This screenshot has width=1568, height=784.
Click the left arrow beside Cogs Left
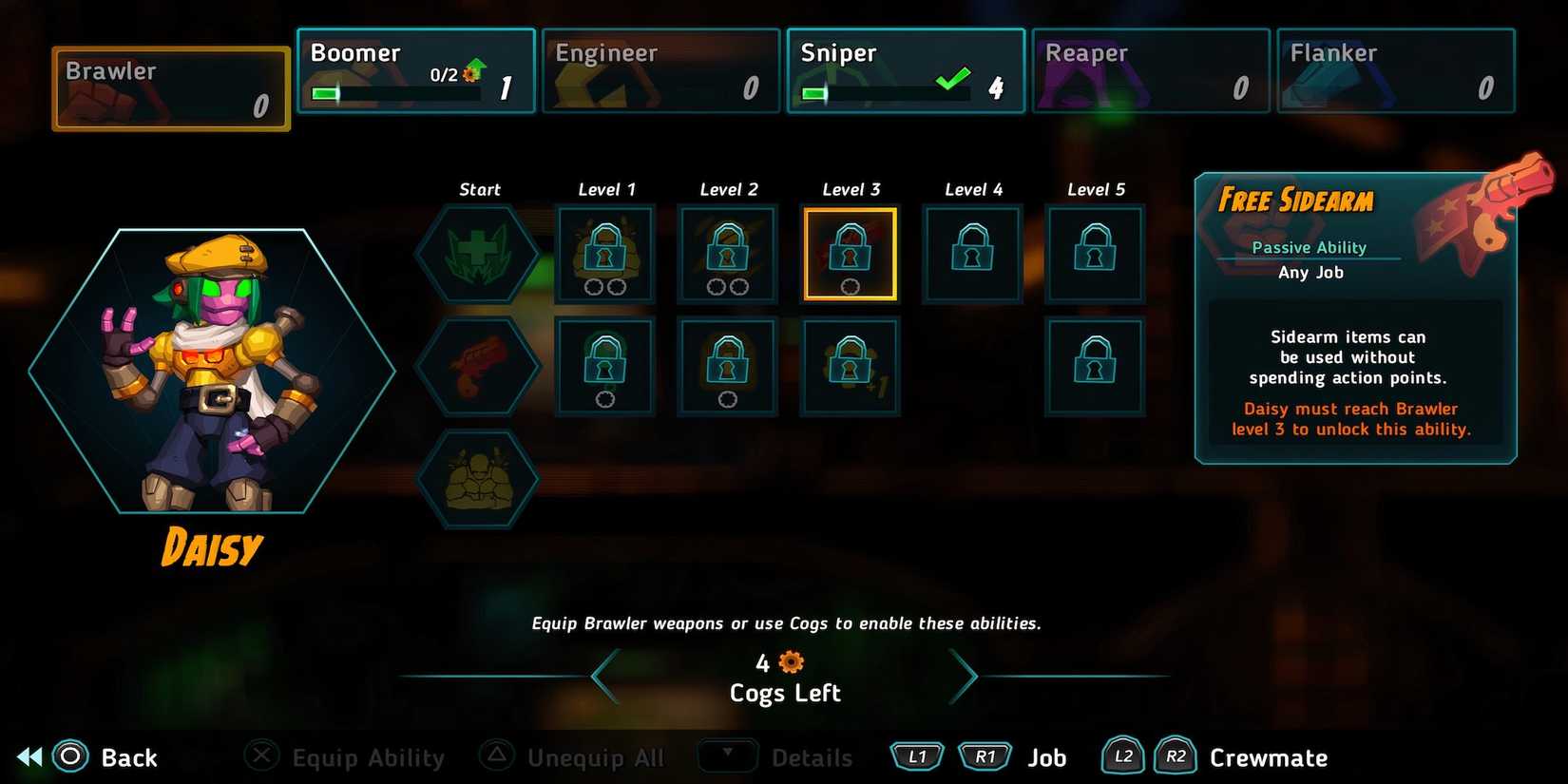point(602,676)
